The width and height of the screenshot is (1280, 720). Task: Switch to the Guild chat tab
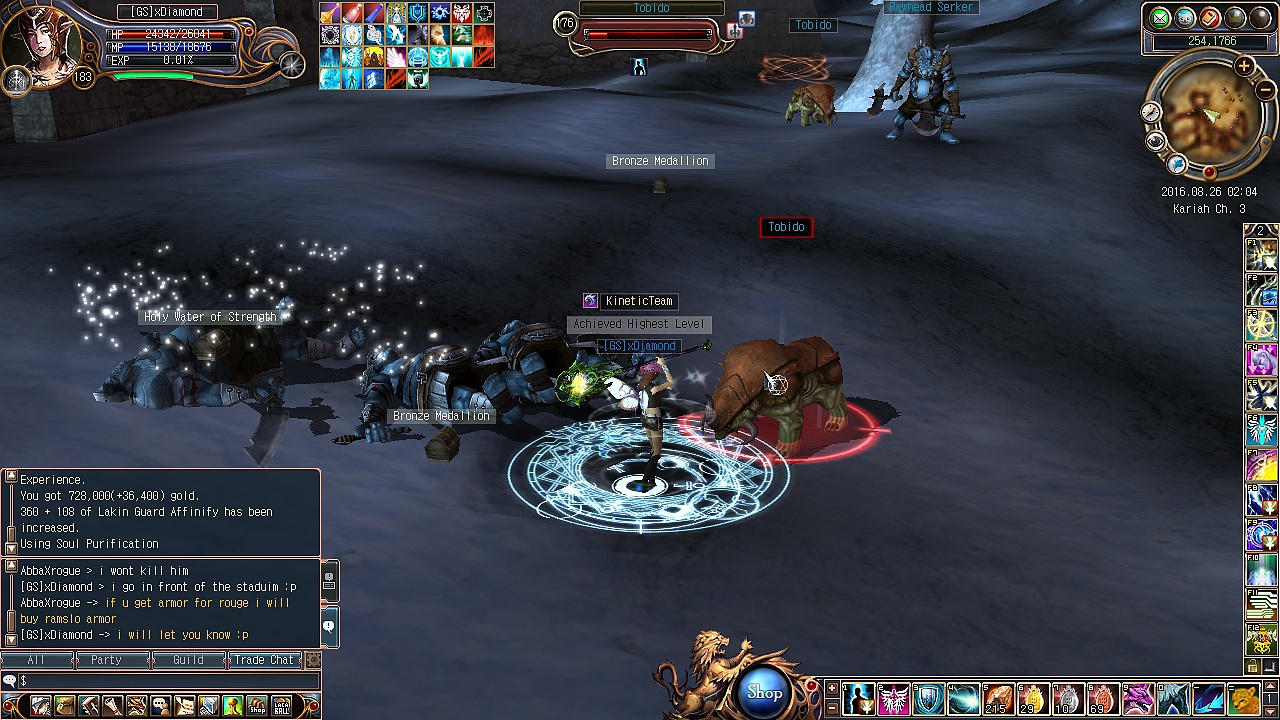coord(188,660)
